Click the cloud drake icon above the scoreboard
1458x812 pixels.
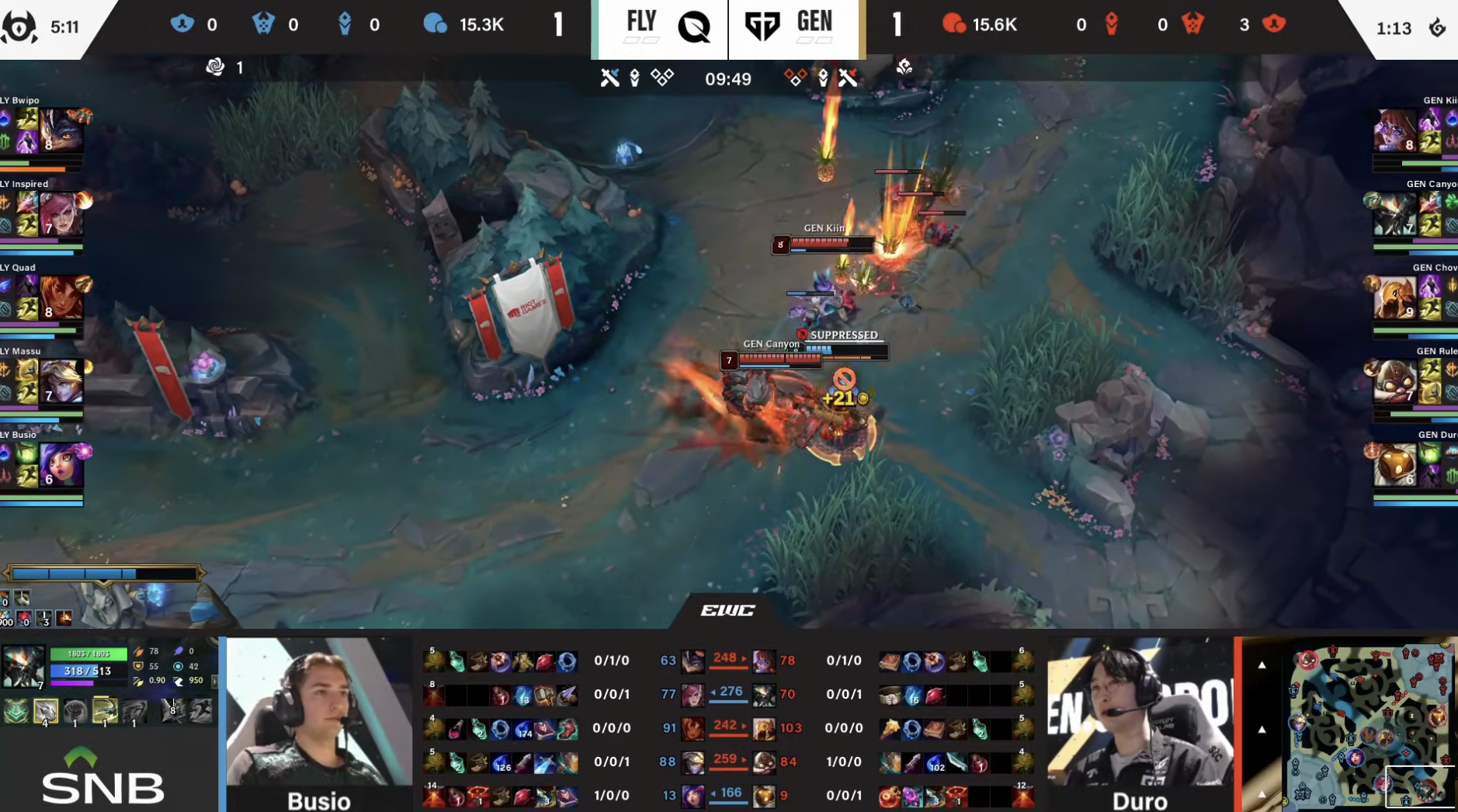click(216, 68)
